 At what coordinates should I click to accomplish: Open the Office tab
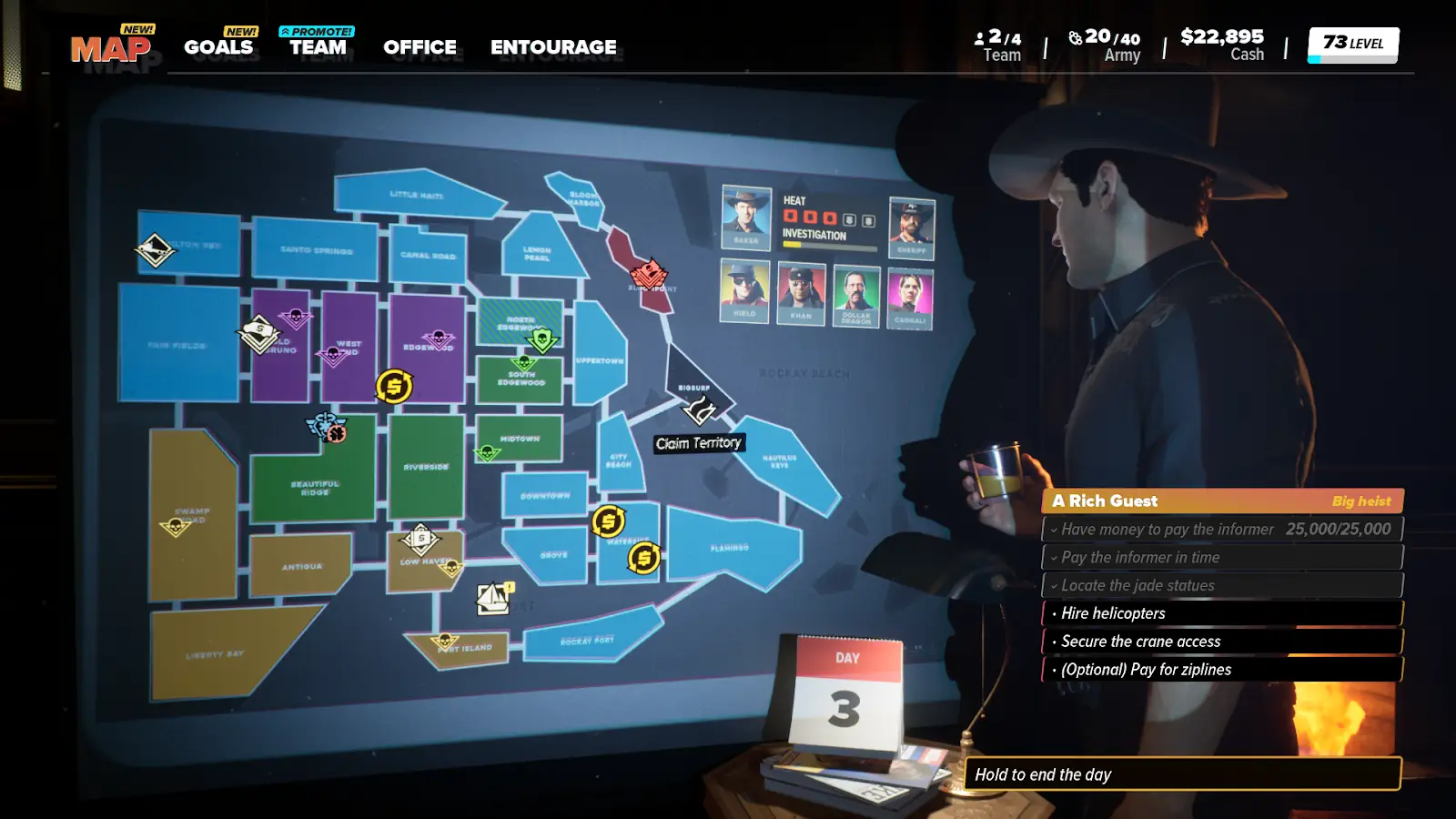(420, 47)
